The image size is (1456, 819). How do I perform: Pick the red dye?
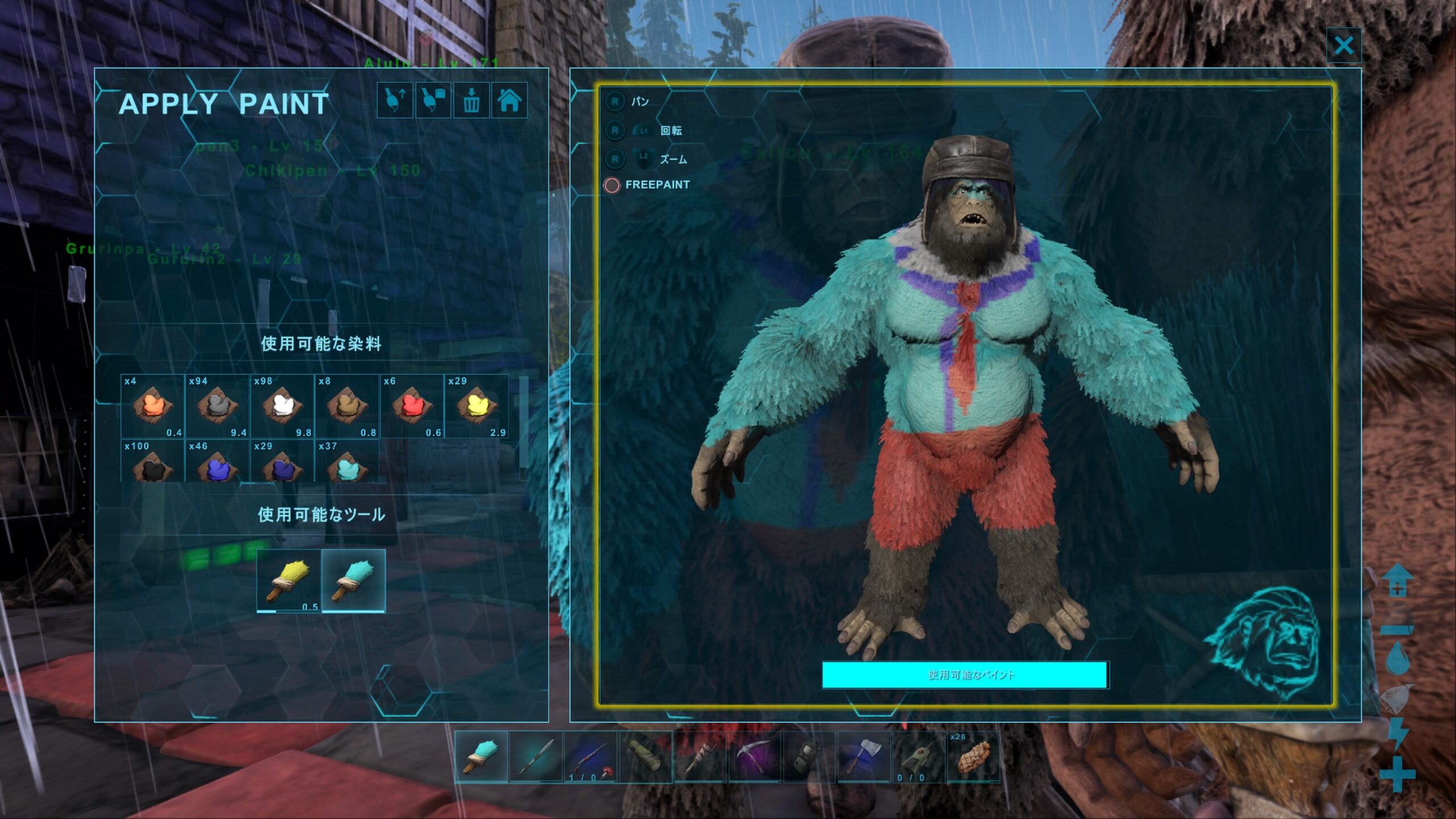coord(412,406)
